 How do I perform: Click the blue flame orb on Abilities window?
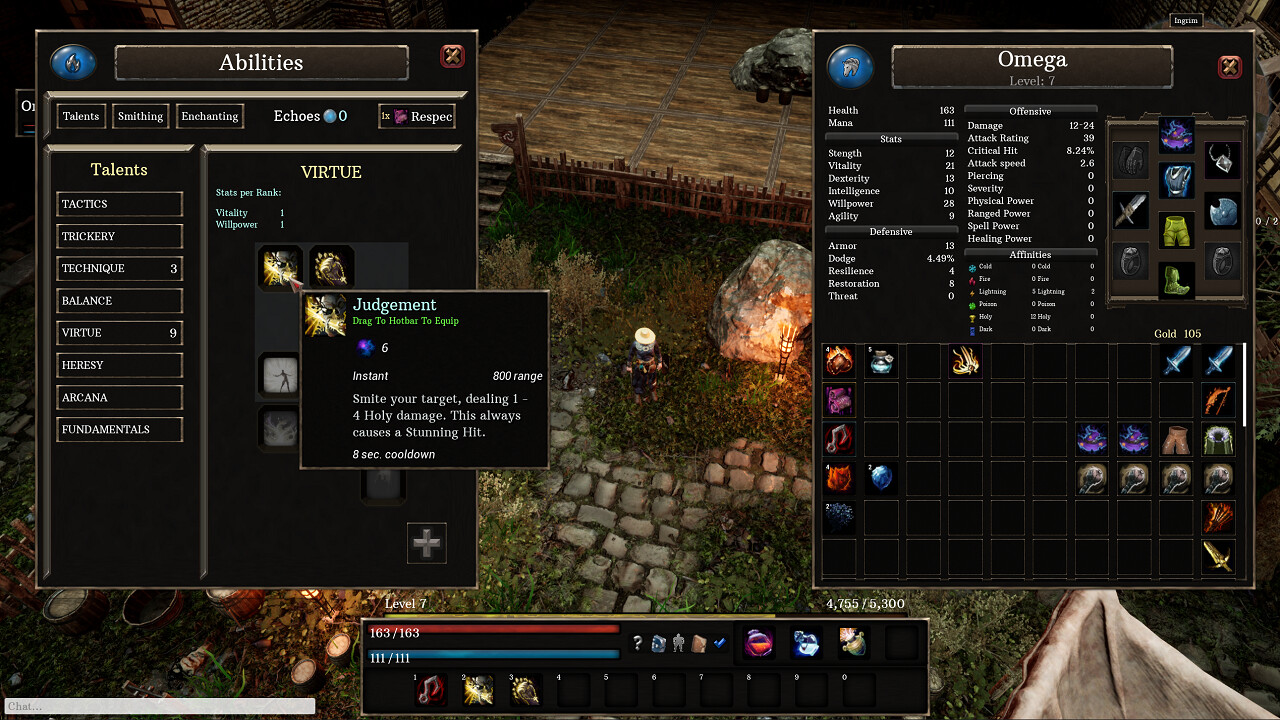pos(72,61)
